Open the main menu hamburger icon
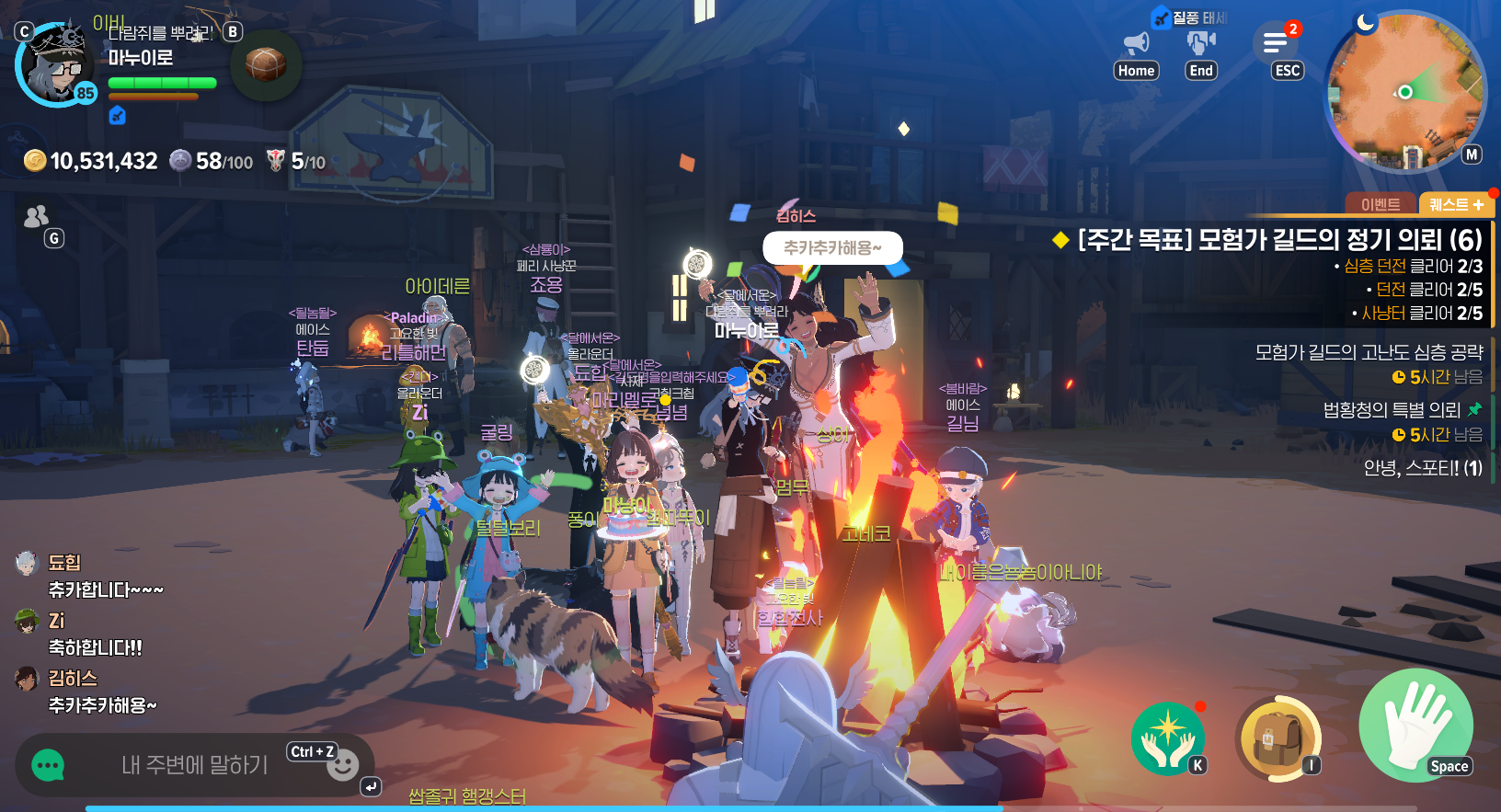The height and width of the screenshot is (812, 1501). [1276, 43]
